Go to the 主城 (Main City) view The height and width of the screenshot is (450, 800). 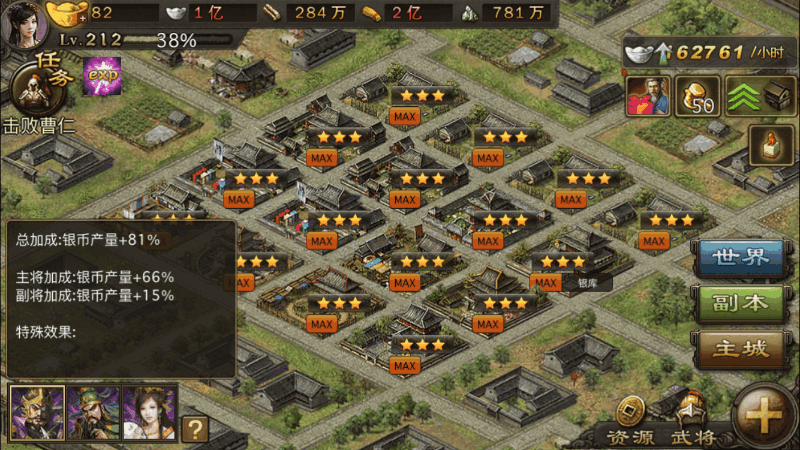(x=741, y=349)
